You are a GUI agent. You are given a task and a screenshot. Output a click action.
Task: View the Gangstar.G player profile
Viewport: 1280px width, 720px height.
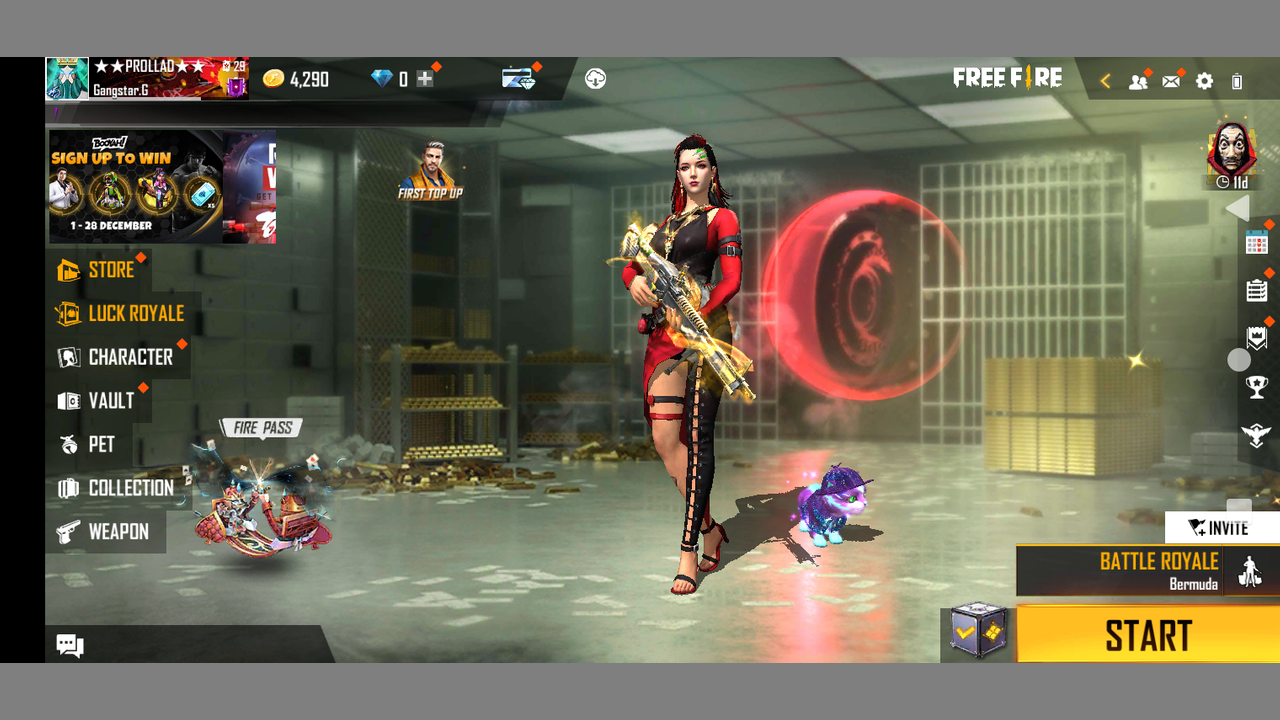point(68,78)
